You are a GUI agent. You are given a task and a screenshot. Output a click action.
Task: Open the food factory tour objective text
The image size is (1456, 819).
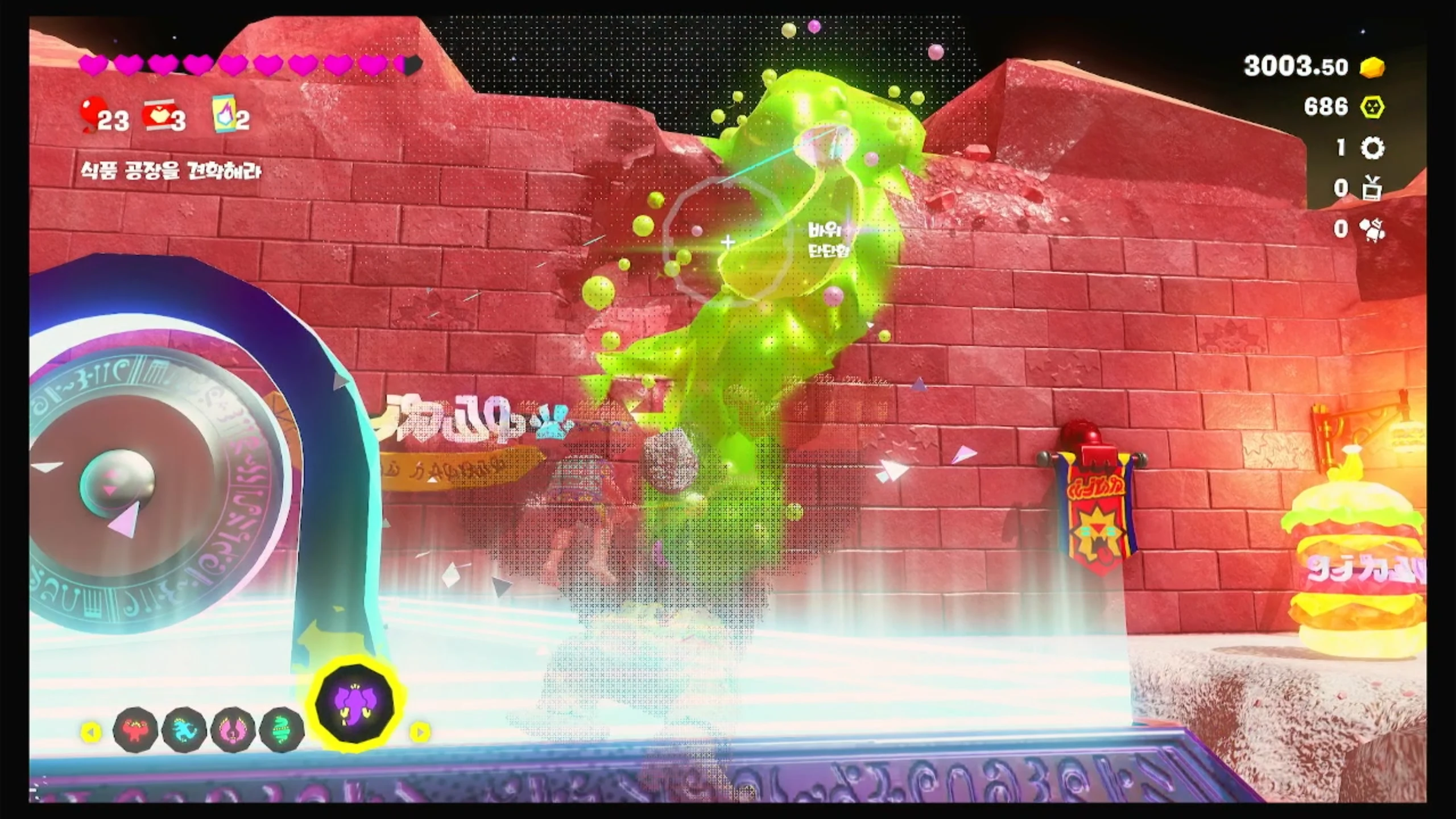coord(171,171)
